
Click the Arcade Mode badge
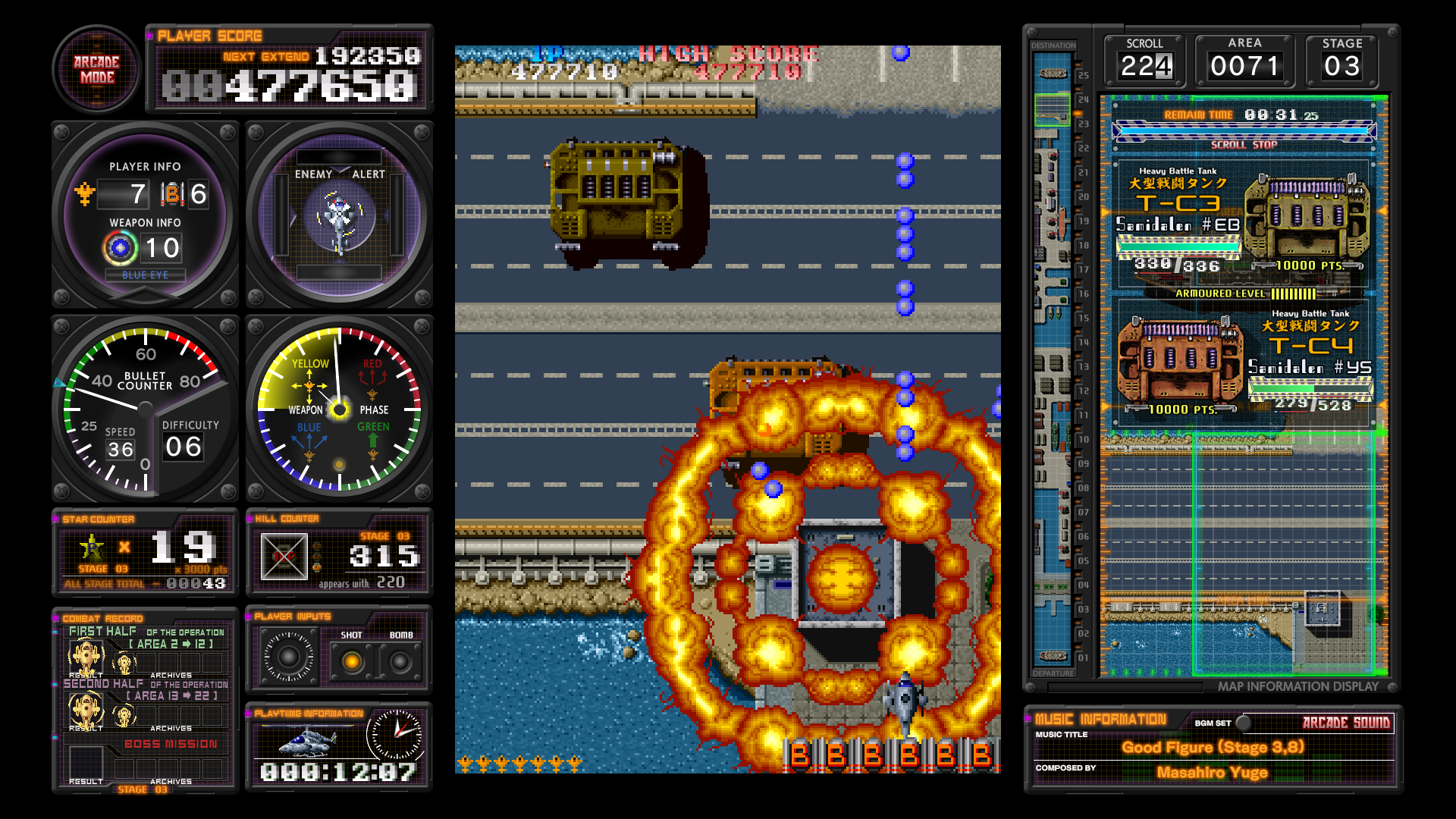[96, 71]
